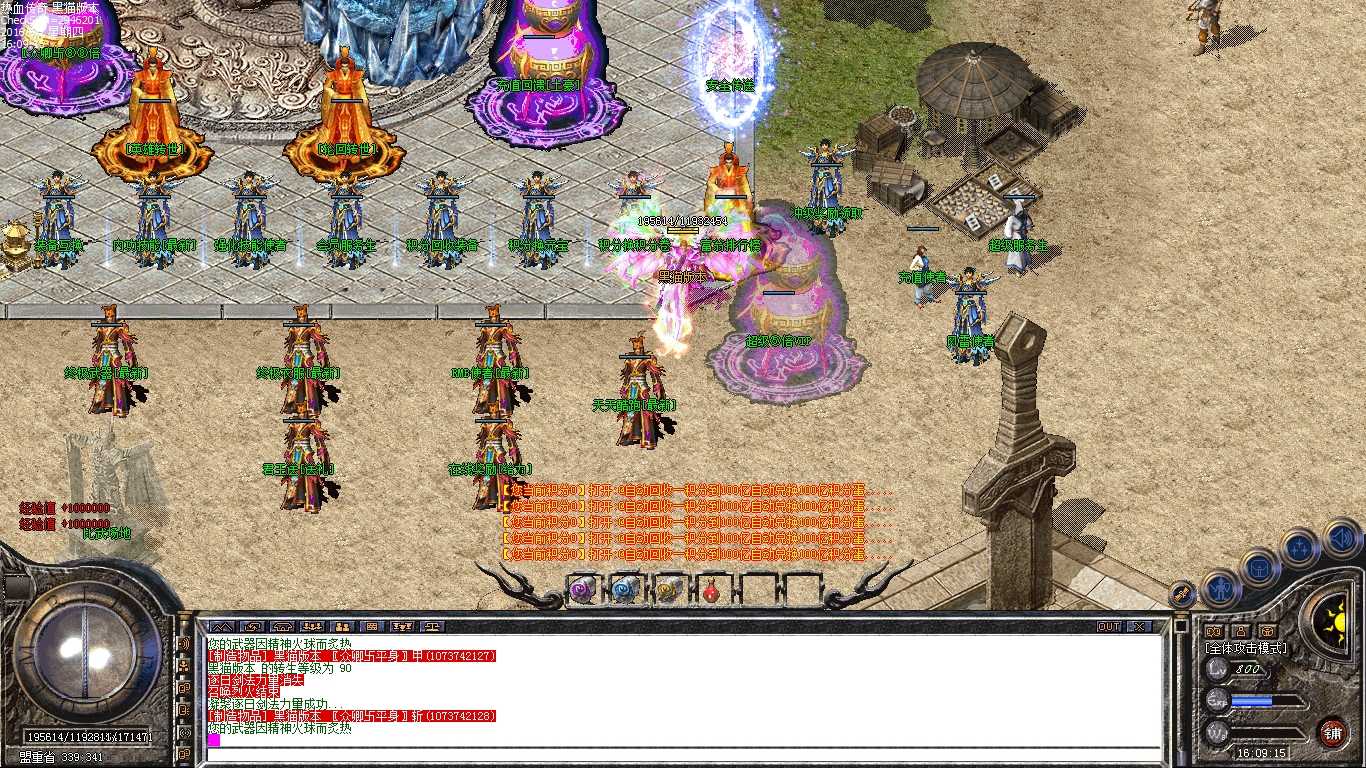Select the purple skill orb in the skill bar
The height and width of the screenshot is (768, 1366).
[579, 590]
